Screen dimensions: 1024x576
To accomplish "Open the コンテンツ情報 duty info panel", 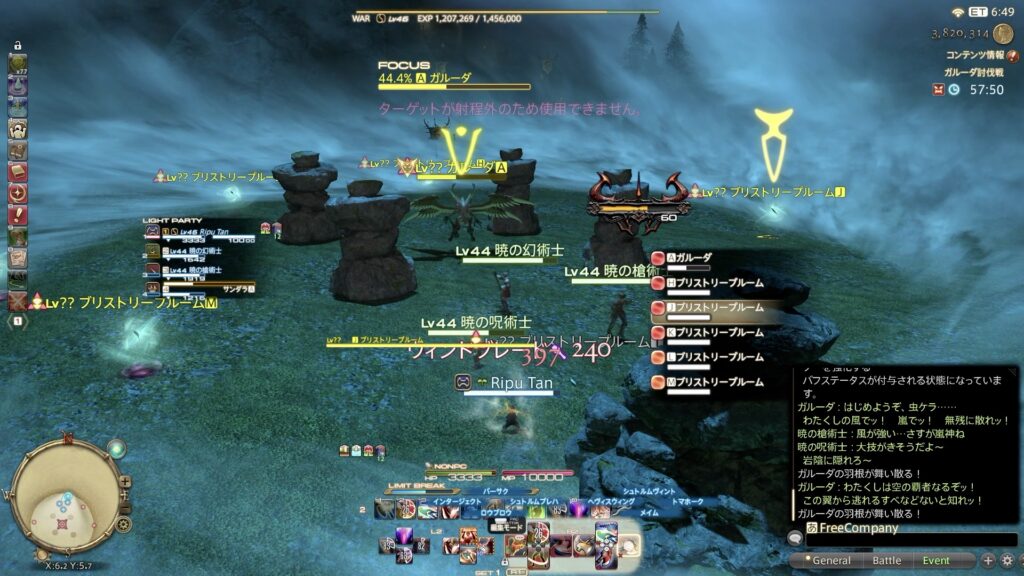I will click(x=975, y=56).
